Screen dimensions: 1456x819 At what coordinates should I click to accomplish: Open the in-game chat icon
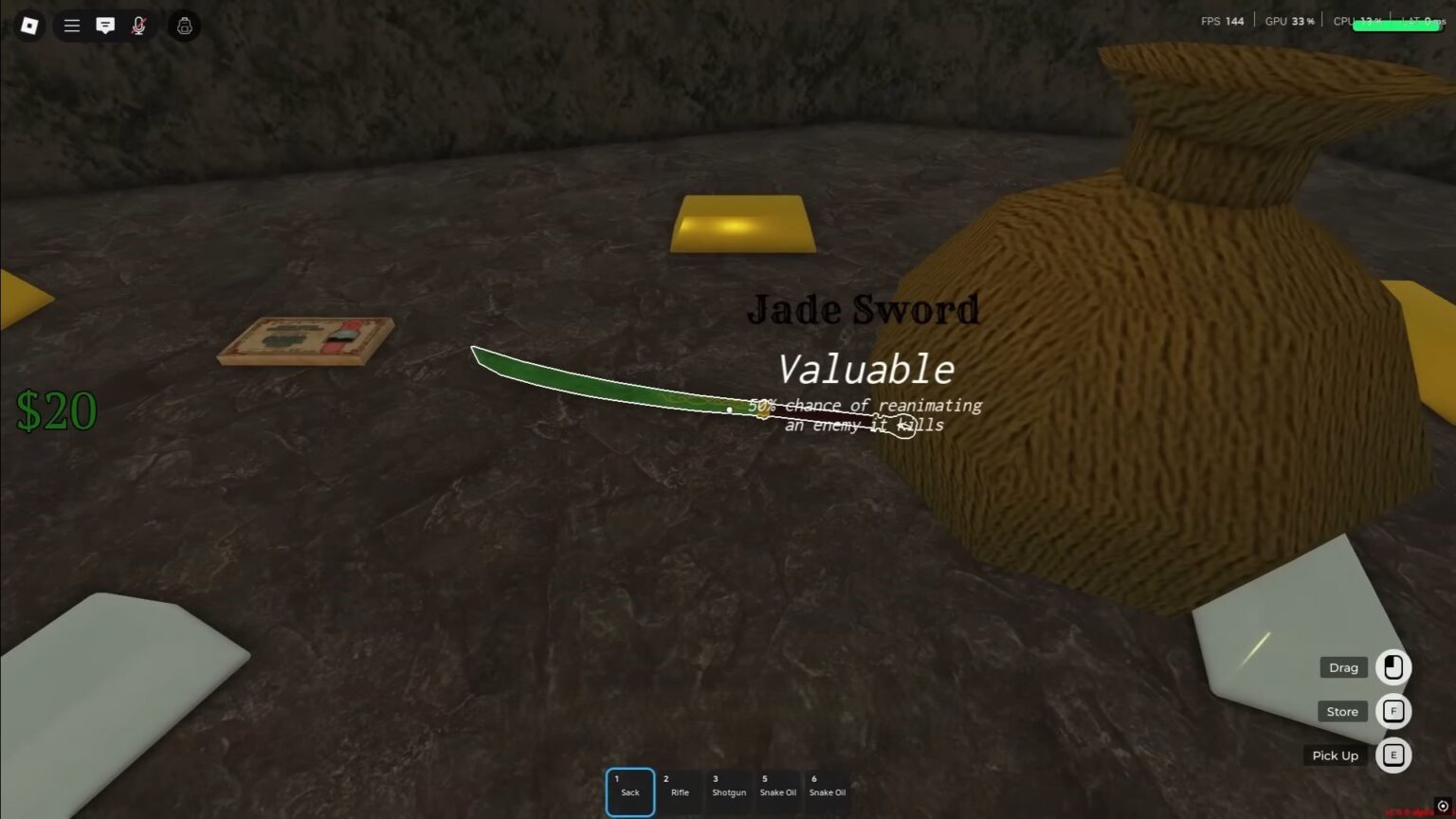pos(105,26)
